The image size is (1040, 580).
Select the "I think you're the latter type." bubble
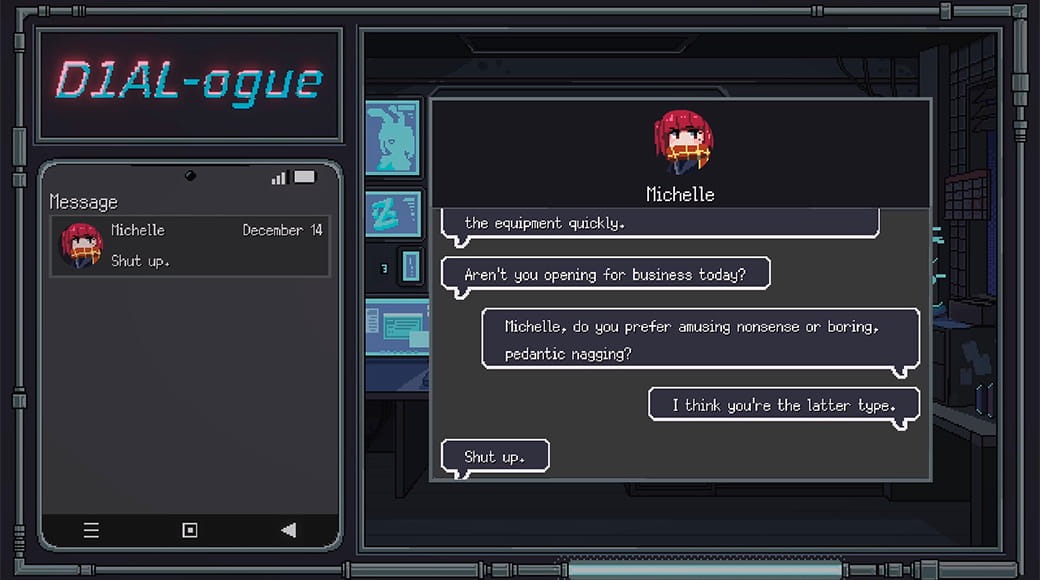coord(783,405)
